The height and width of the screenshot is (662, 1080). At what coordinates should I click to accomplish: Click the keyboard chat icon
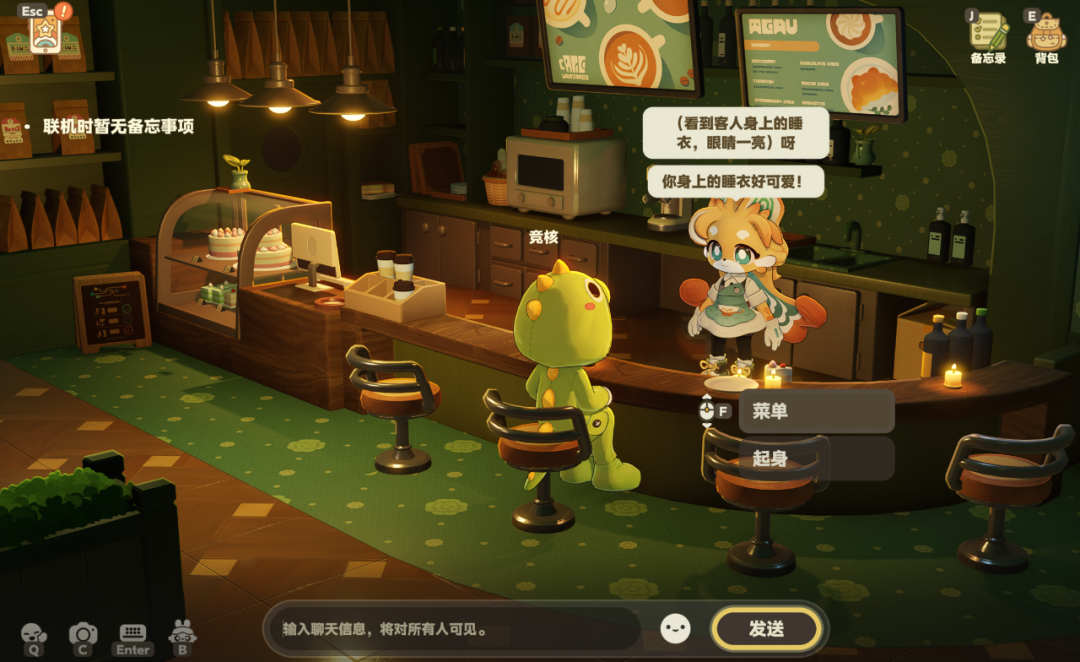pyautogui.click(x=133, y=635)
